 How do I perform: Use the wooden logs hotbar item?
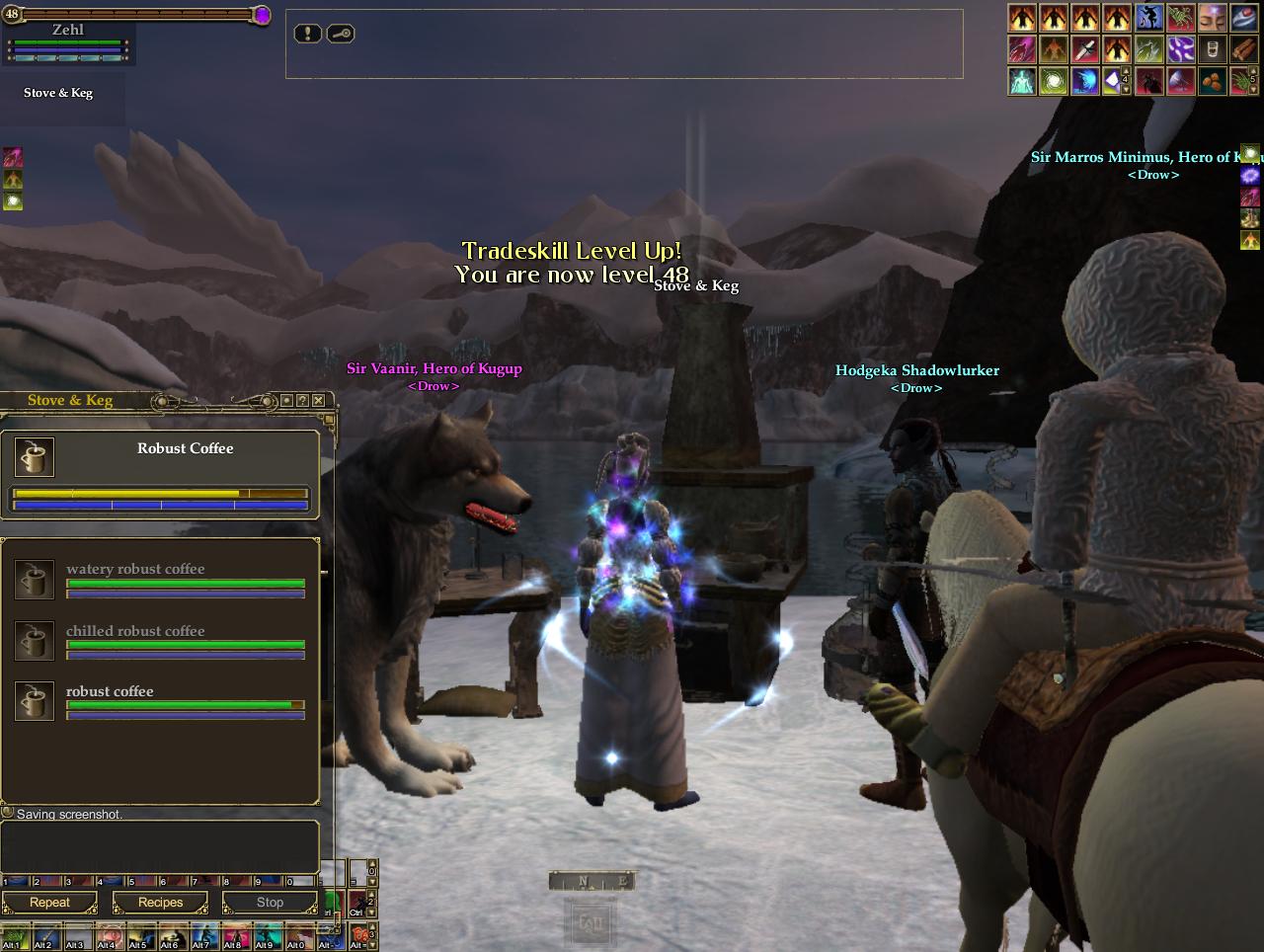point(1243,49)
